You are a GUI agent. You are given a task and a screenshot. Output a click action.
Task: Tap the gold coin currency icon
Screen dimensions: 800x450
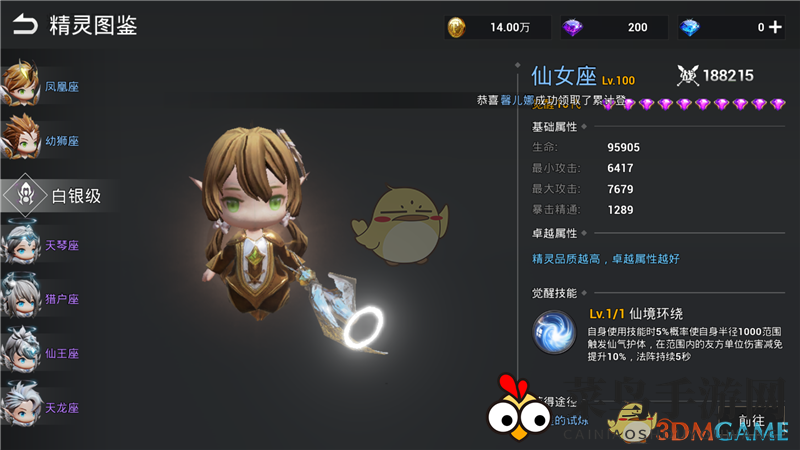point(457,28)
